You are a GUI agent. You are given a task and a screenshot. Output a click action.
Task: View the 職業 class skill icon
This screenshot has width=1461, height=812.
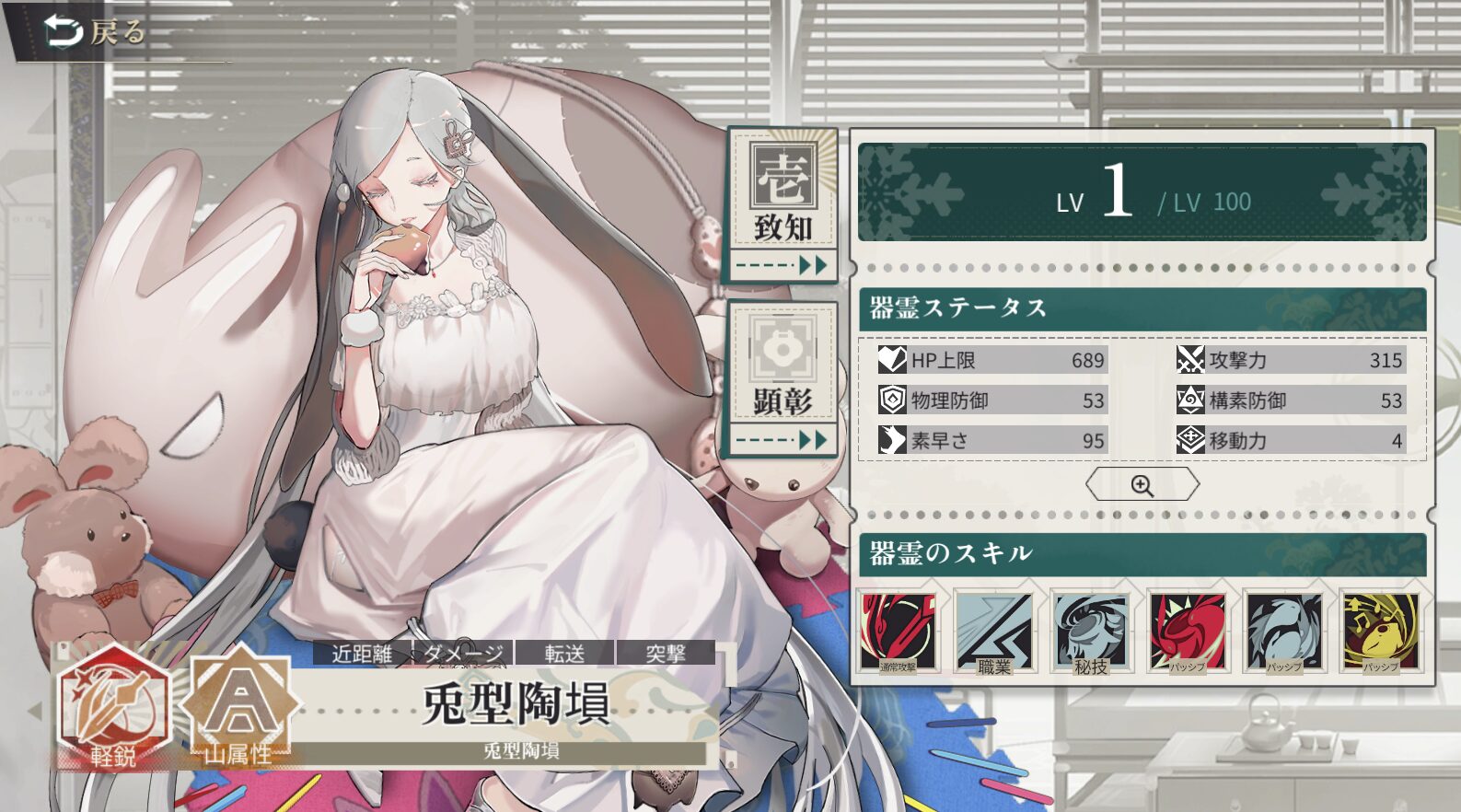click(x=994, y=632)
